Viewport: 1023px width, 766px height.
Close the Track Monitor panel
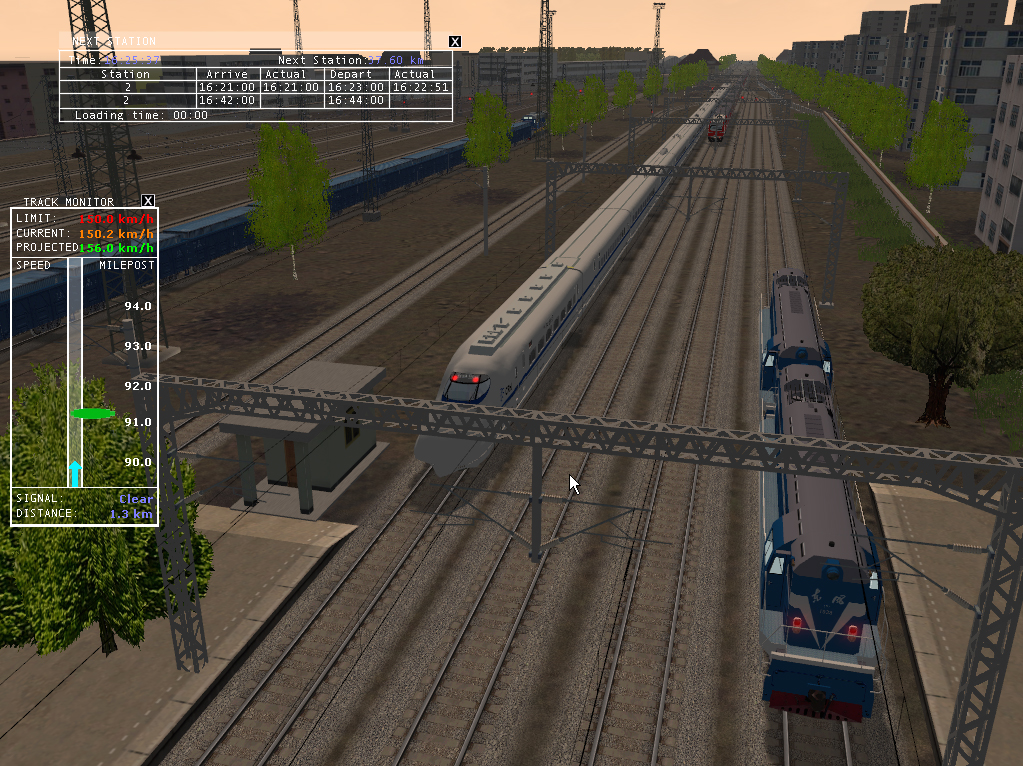[x=148, y=201]
